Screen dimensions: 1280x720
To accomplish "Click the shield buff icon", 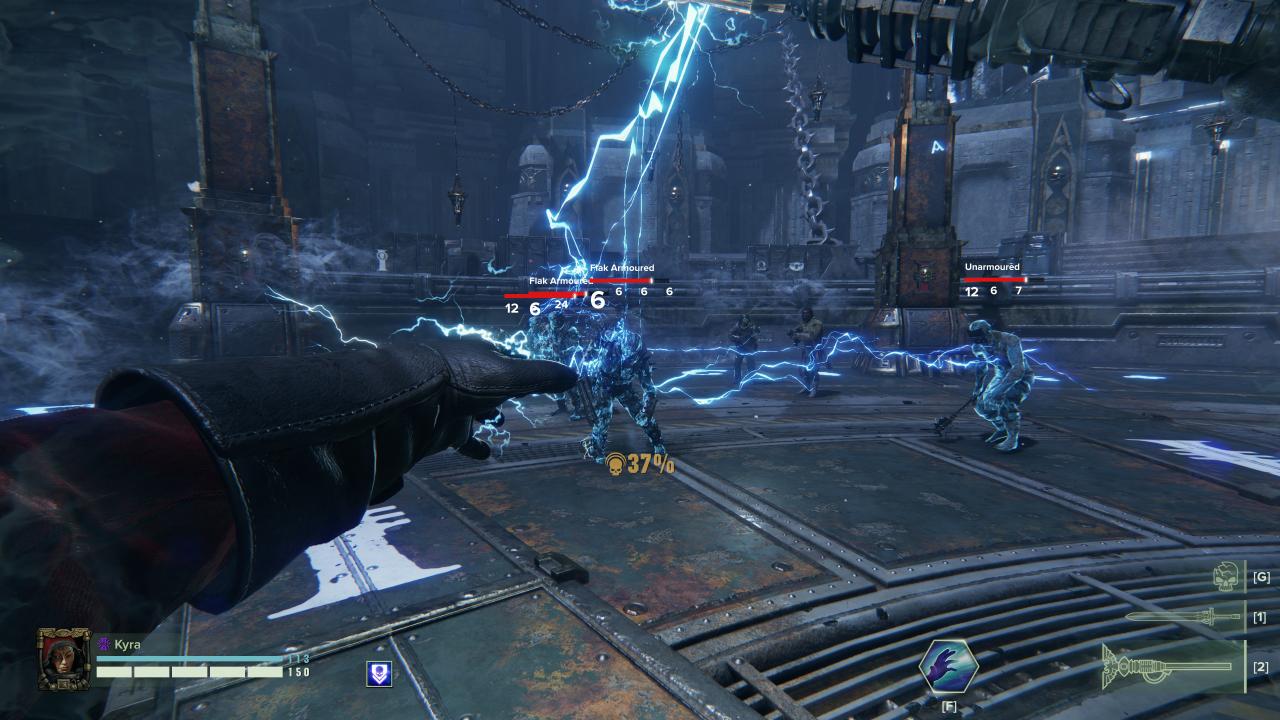I will coord(379,674).
